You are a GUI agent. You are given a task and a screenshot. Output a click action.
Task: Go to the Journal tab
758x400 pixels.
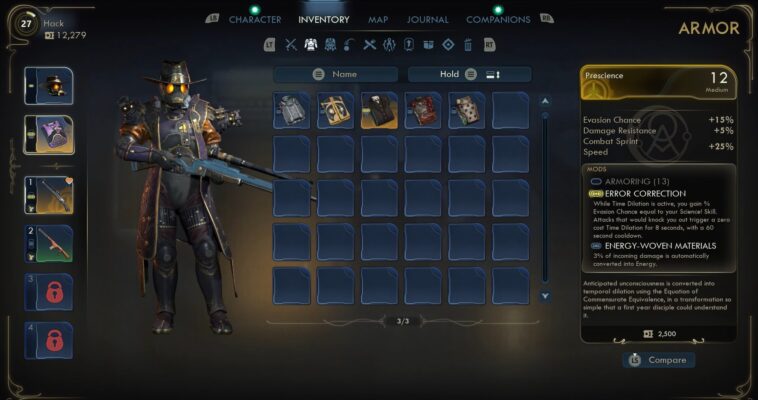(x=428, y=19)
